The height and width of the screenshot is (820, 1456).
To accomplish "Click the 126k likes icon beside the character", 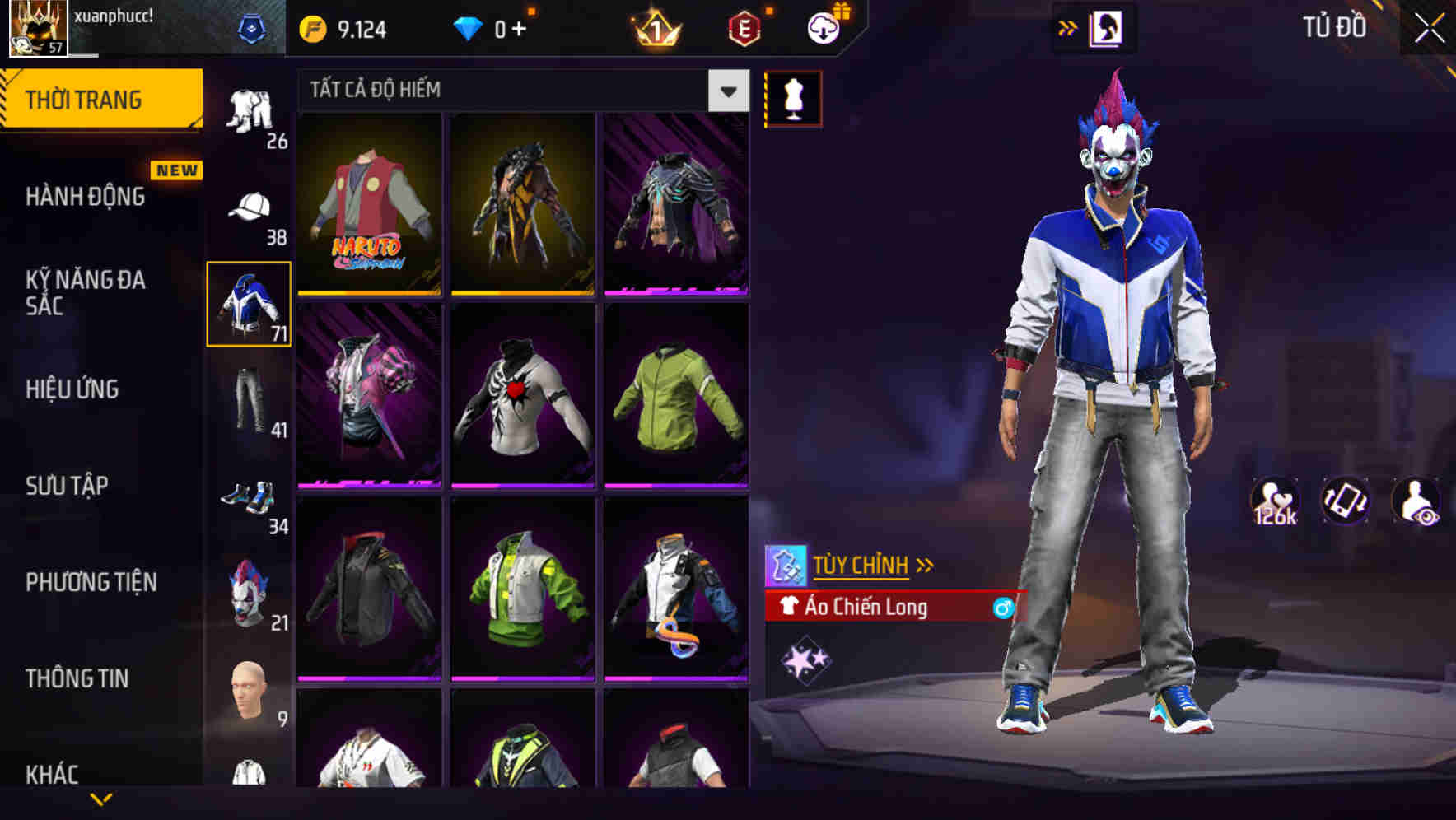I will (x=1276, y=501).
